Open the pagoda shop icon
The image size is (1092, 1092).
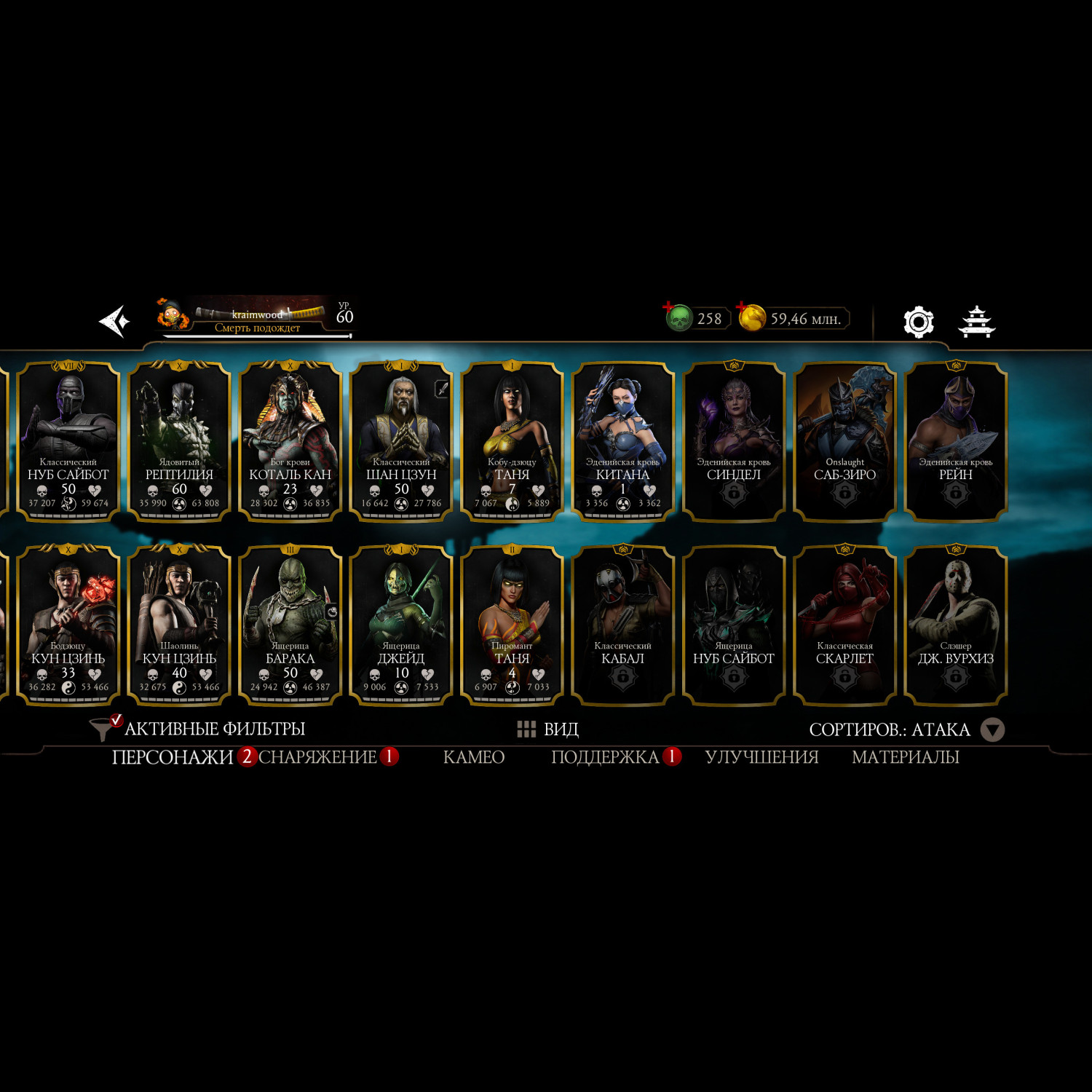(976, 321)
